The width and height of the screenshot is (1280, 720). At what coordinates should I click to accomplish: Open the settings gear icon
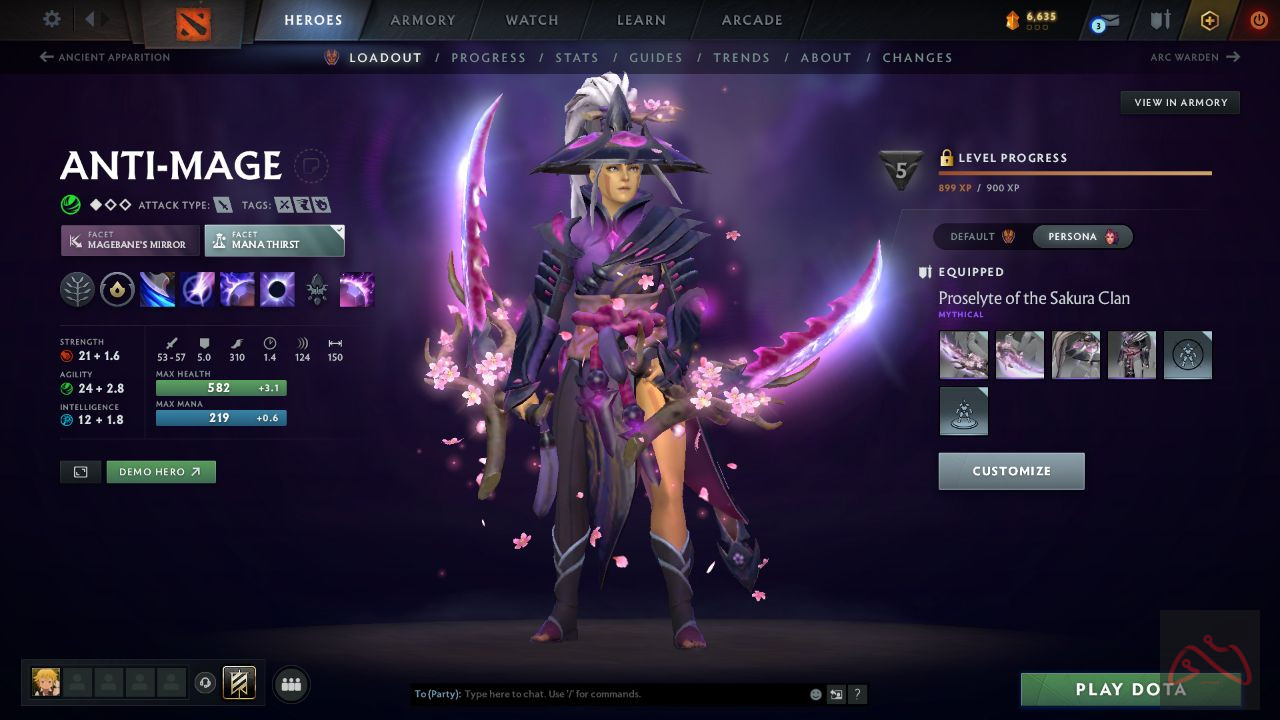click(x=52, y=19)
